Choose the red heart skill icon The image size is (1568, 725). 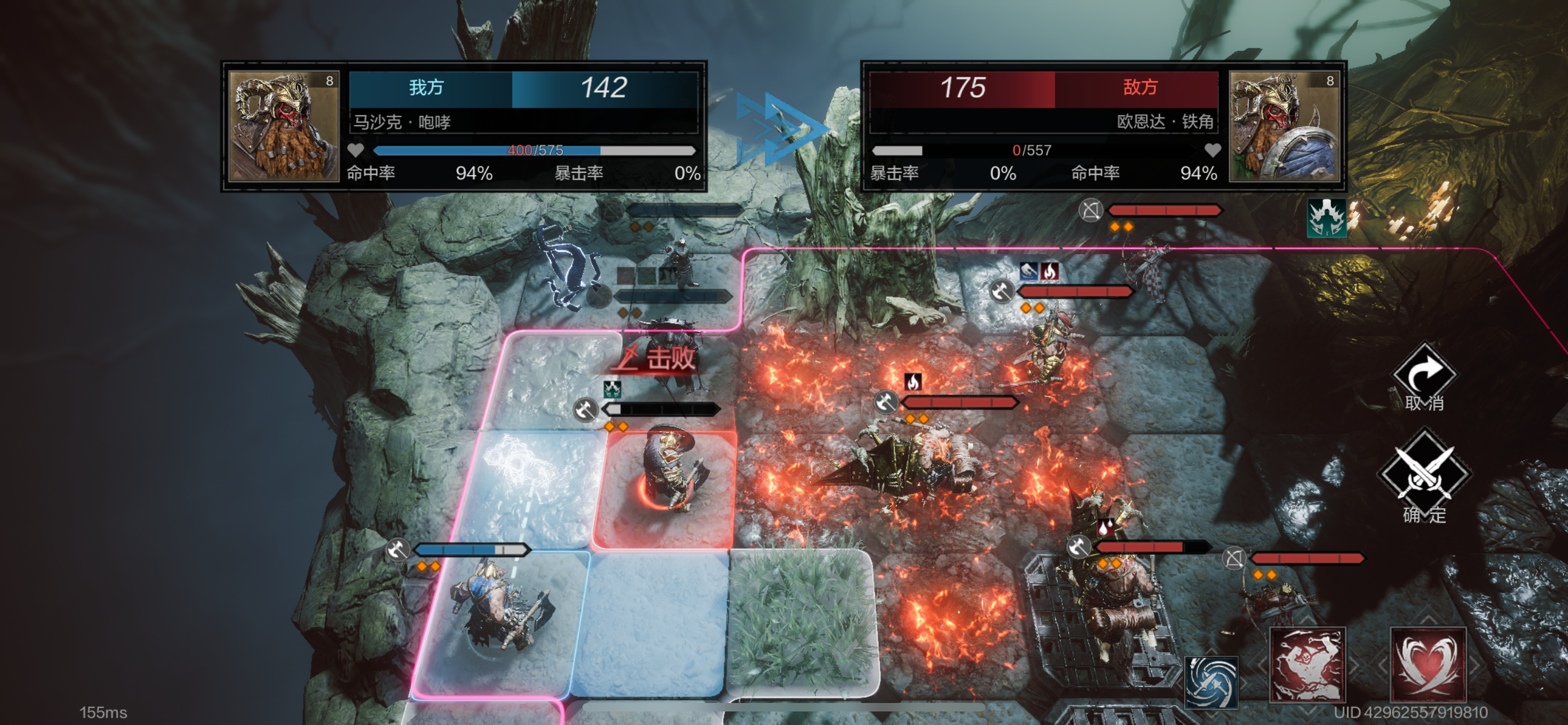1427,666
